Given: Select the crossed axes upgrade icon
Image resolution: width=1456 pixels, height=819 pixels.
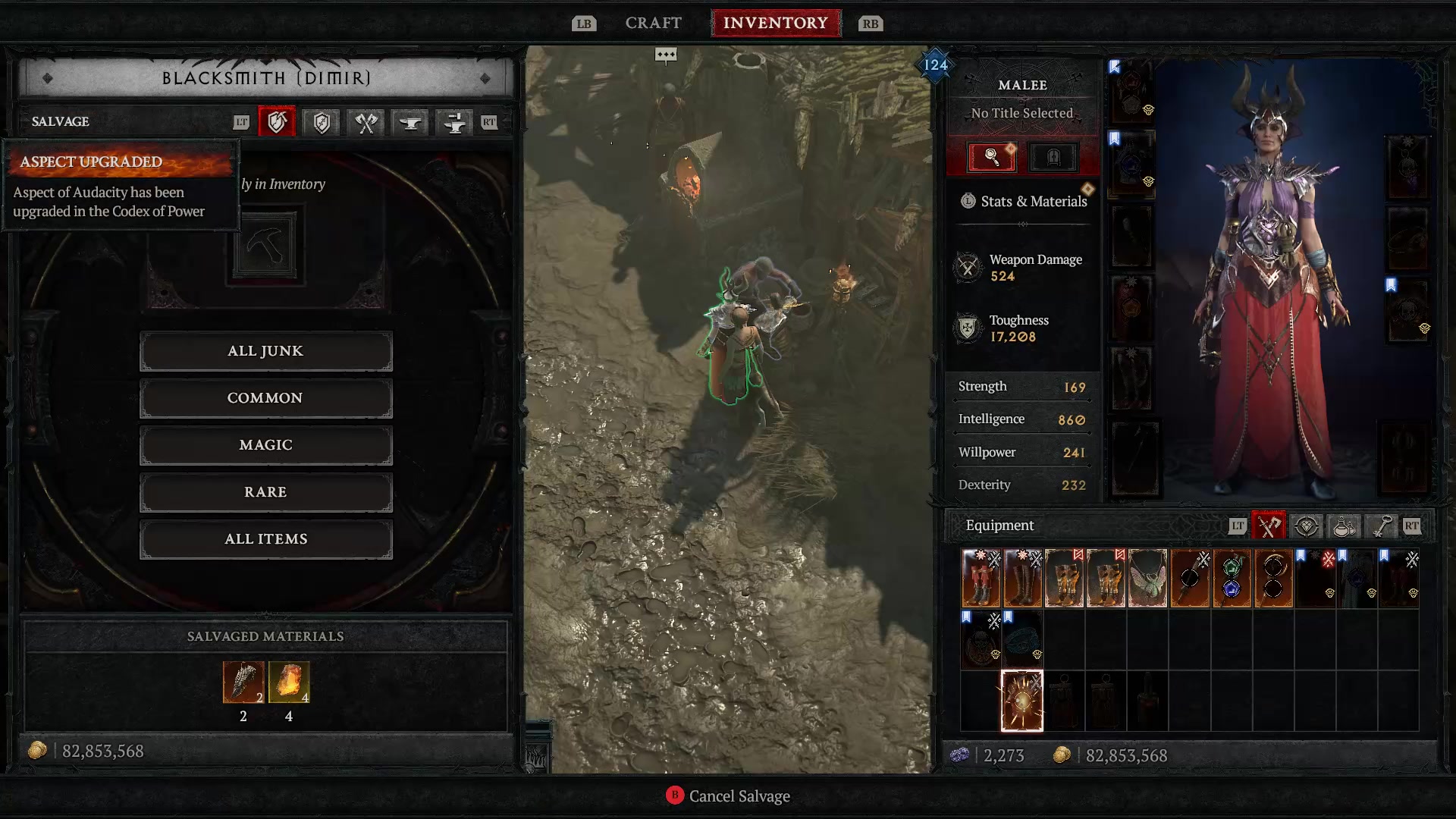Looking at the screenshot, I should tap(365, 122).
